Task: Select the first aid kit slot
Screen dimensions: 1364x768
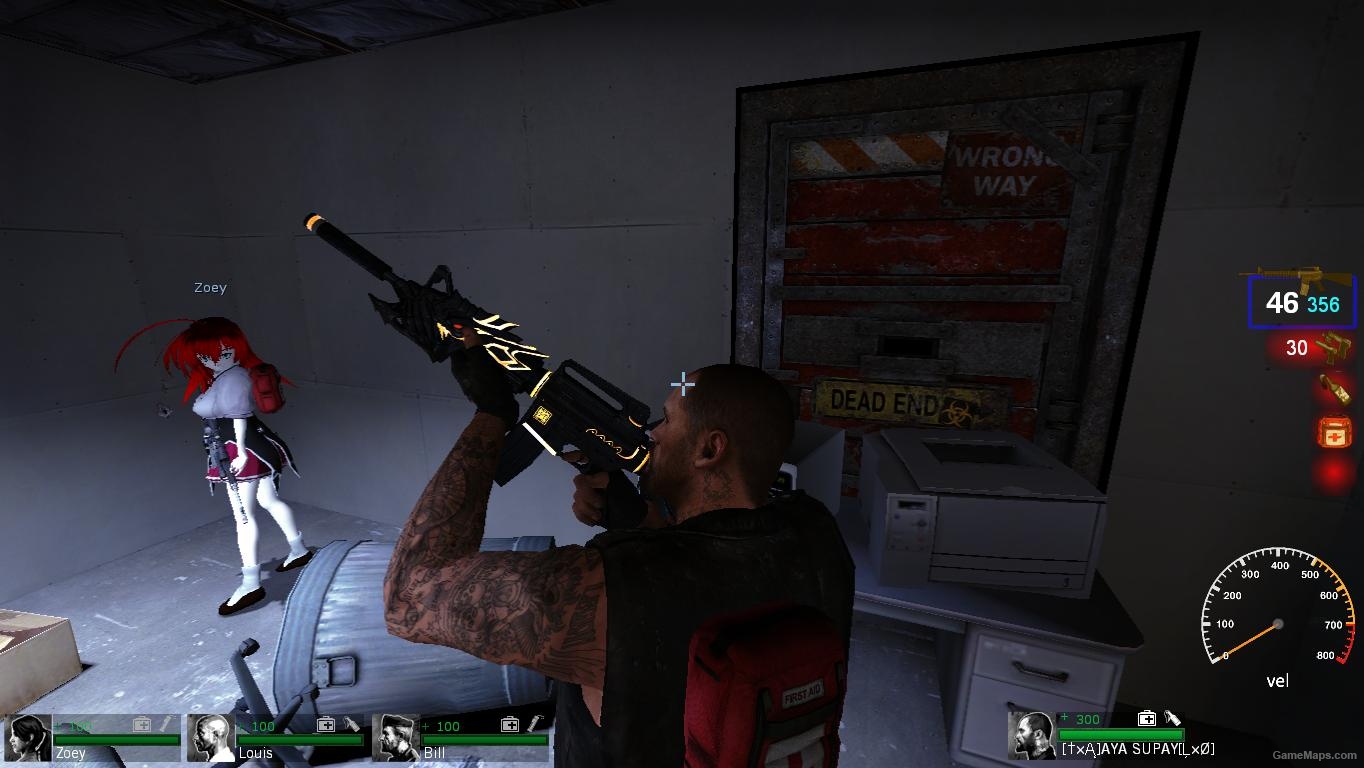Action: [1334, 433]
